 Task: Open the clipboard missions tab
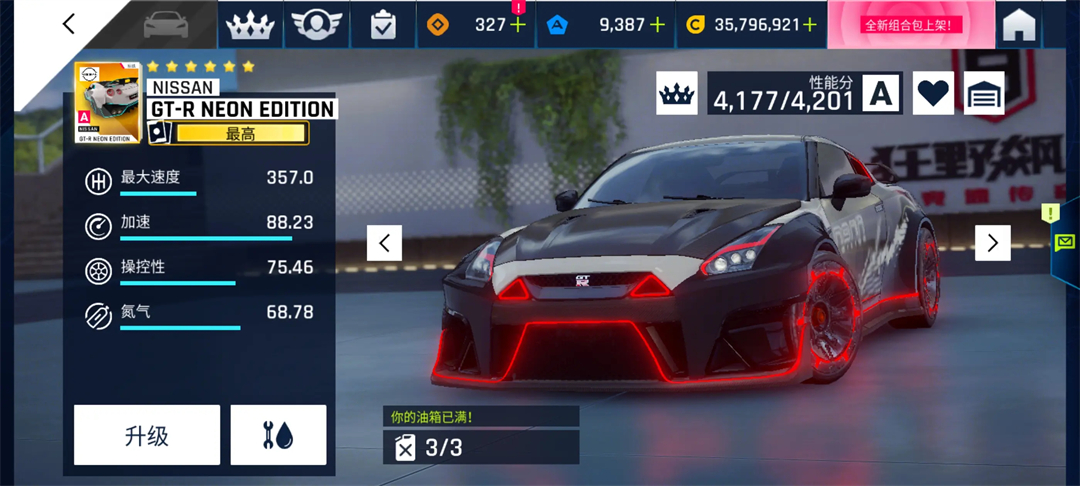click(x=383, y=25)
